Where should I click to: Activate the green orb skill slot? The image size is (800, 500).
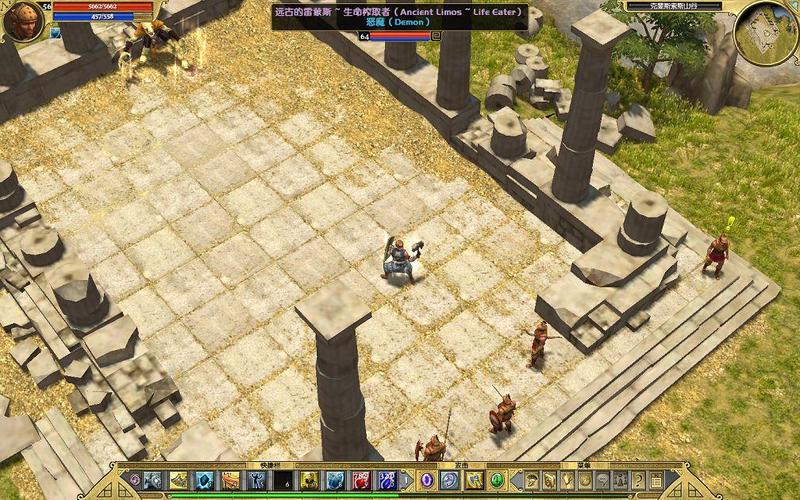(x=498, y=480)
